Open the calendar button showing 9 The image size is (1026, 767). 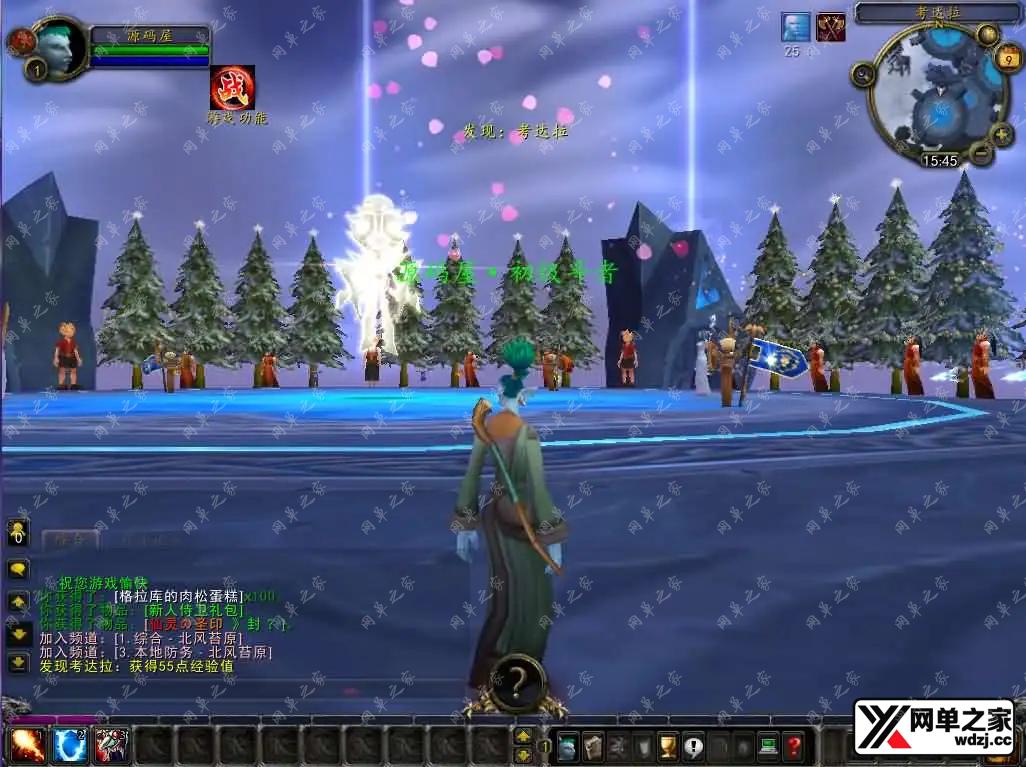click(x=1007, y=58)
